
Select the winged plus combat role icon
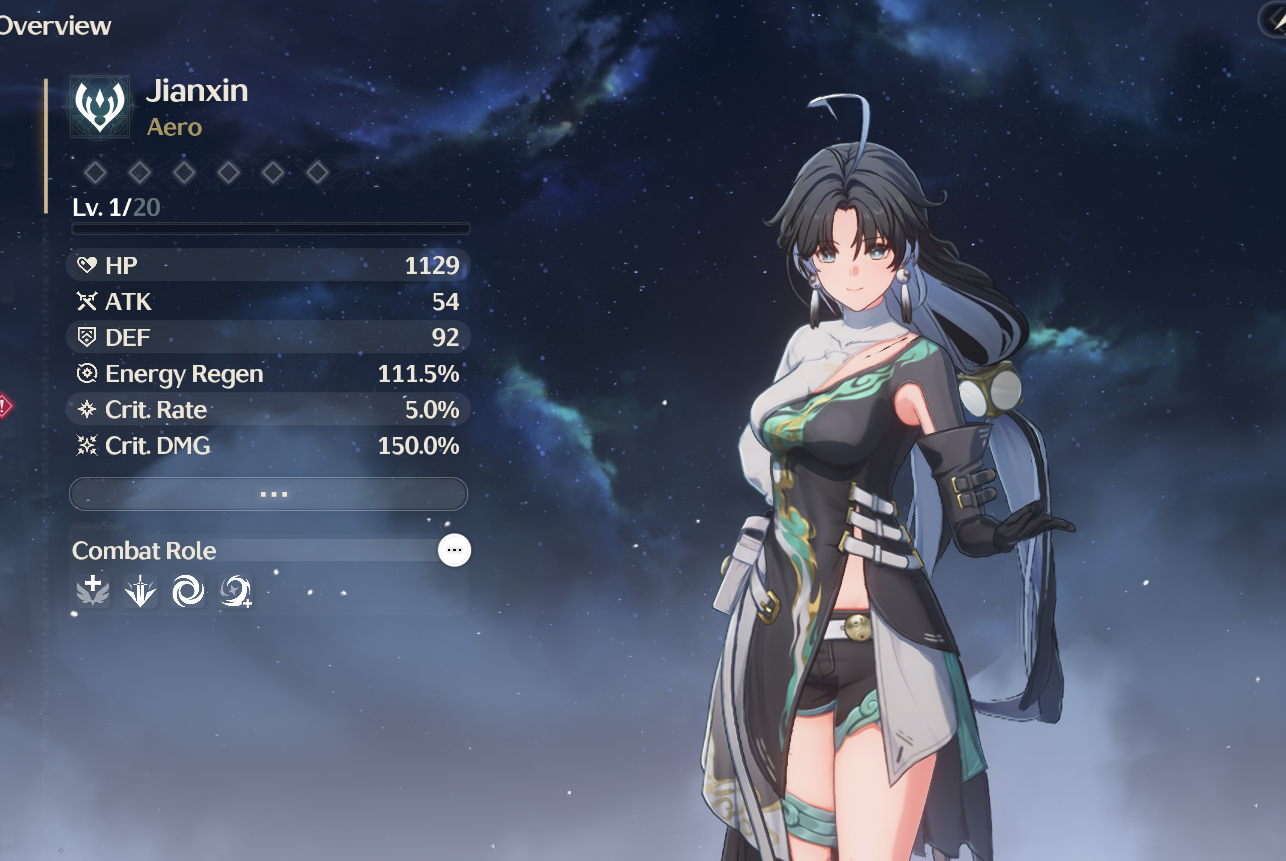tap(93, 592)
